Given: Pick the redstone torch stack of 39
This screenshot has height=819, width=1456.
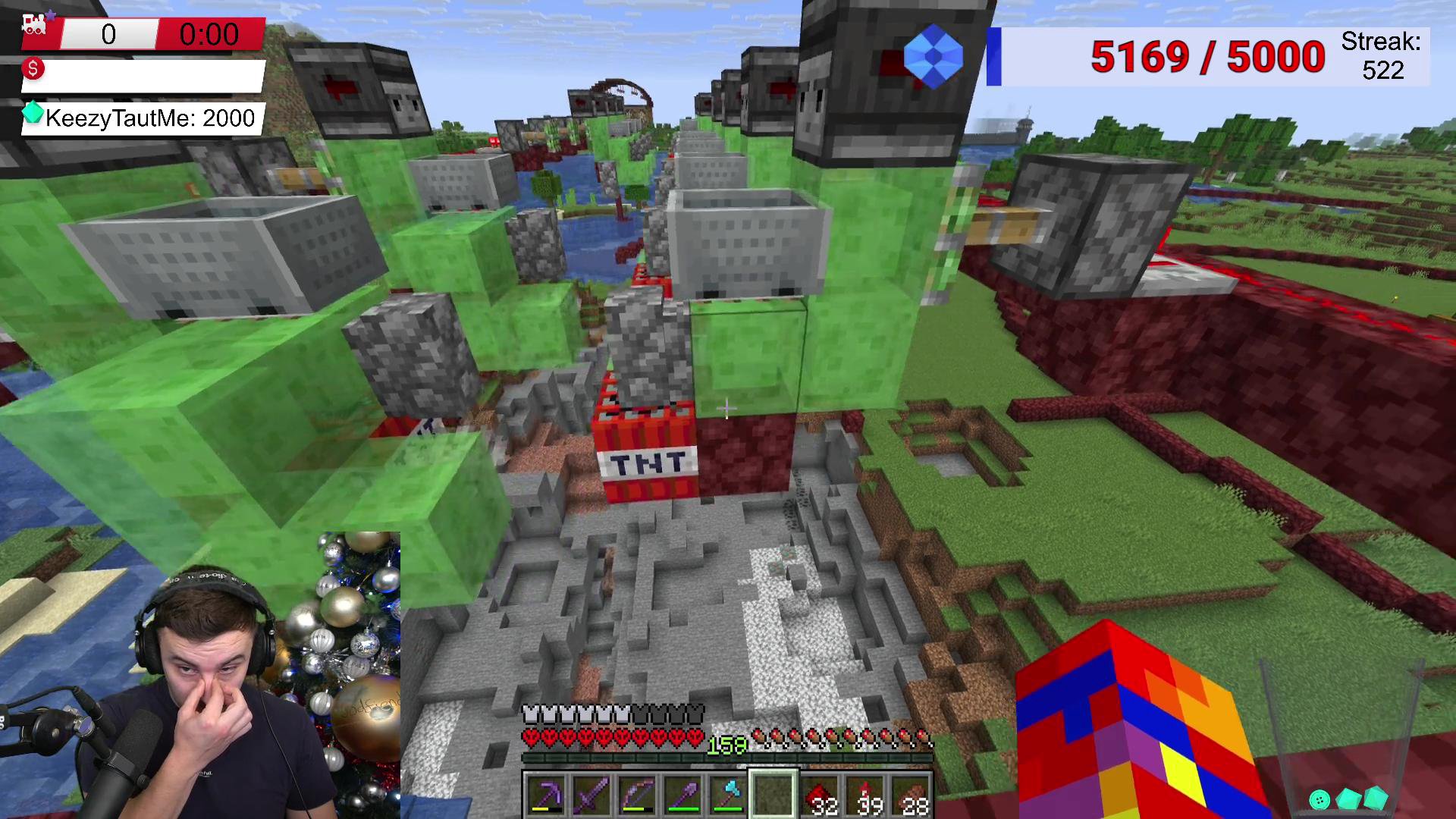Looking at the screenshot, I should pyautogui.click(x=865, y=795).
